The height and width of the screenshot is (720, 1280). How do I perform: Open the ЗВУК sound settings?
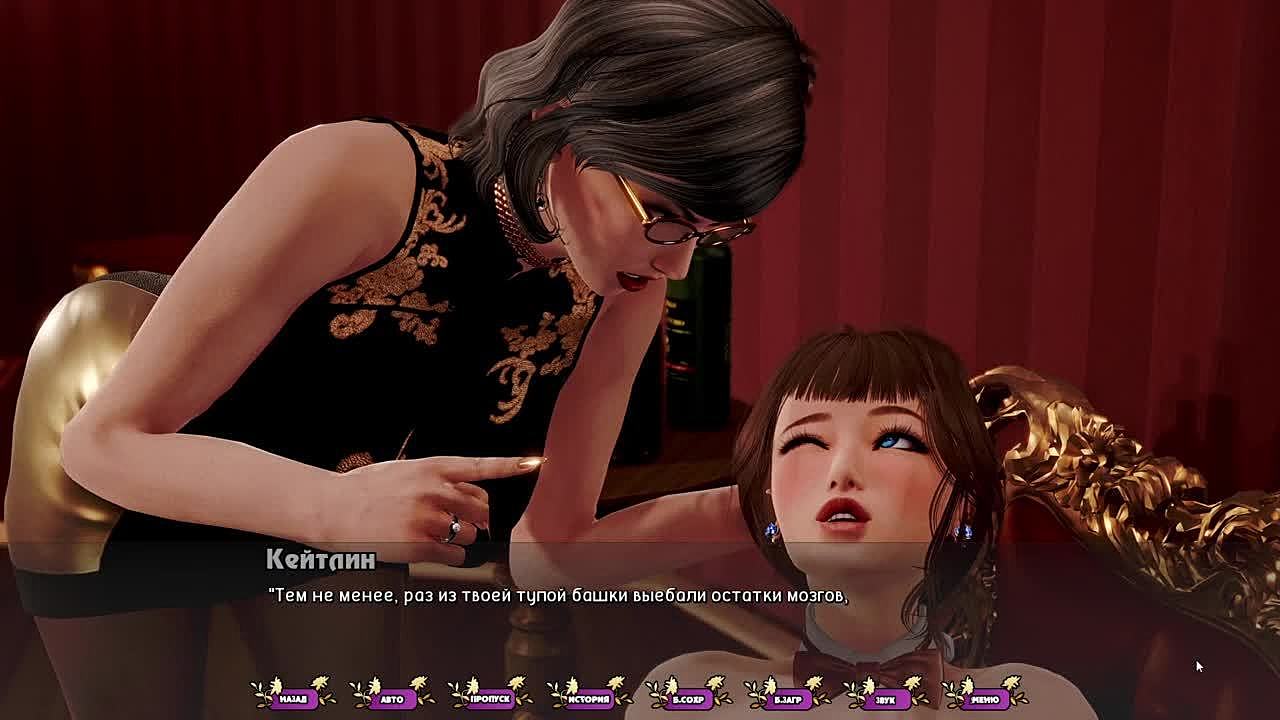click(885, 699)
